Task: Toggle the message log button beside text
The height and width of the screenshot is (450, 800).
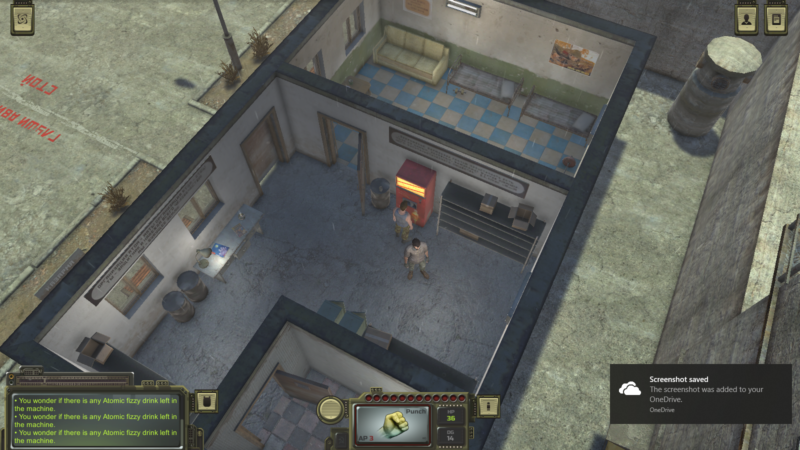Action: [x=206, y=402]
